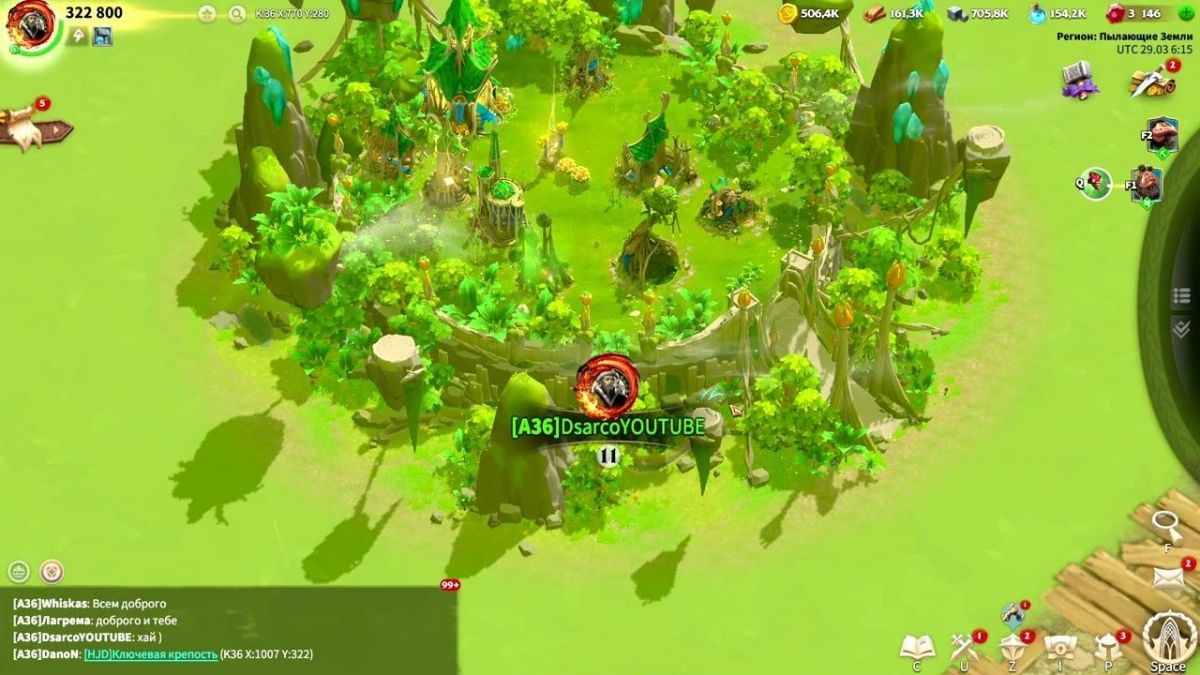Open the crossed swords menu

click(964, 646)
